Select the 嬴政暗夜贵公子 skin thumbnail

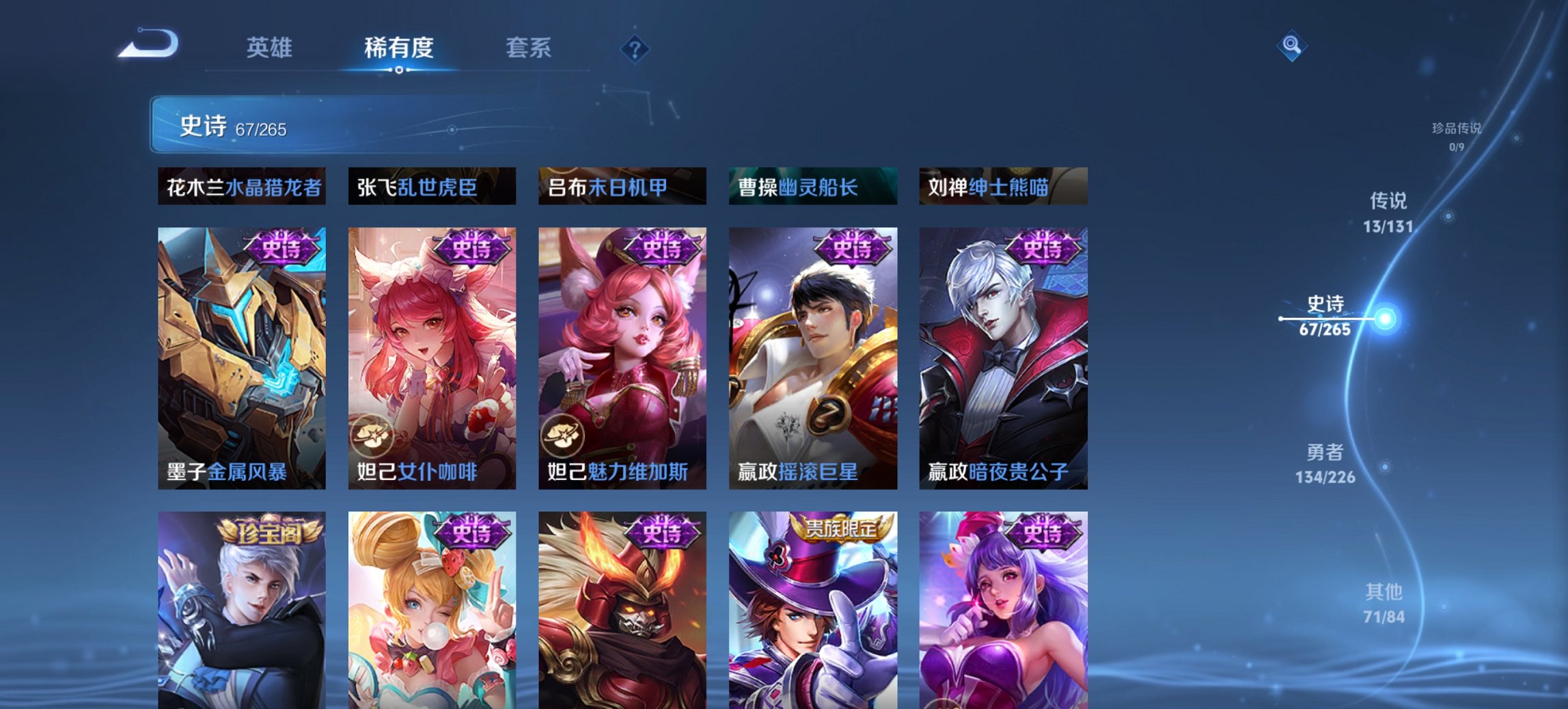pos(1002,356)
